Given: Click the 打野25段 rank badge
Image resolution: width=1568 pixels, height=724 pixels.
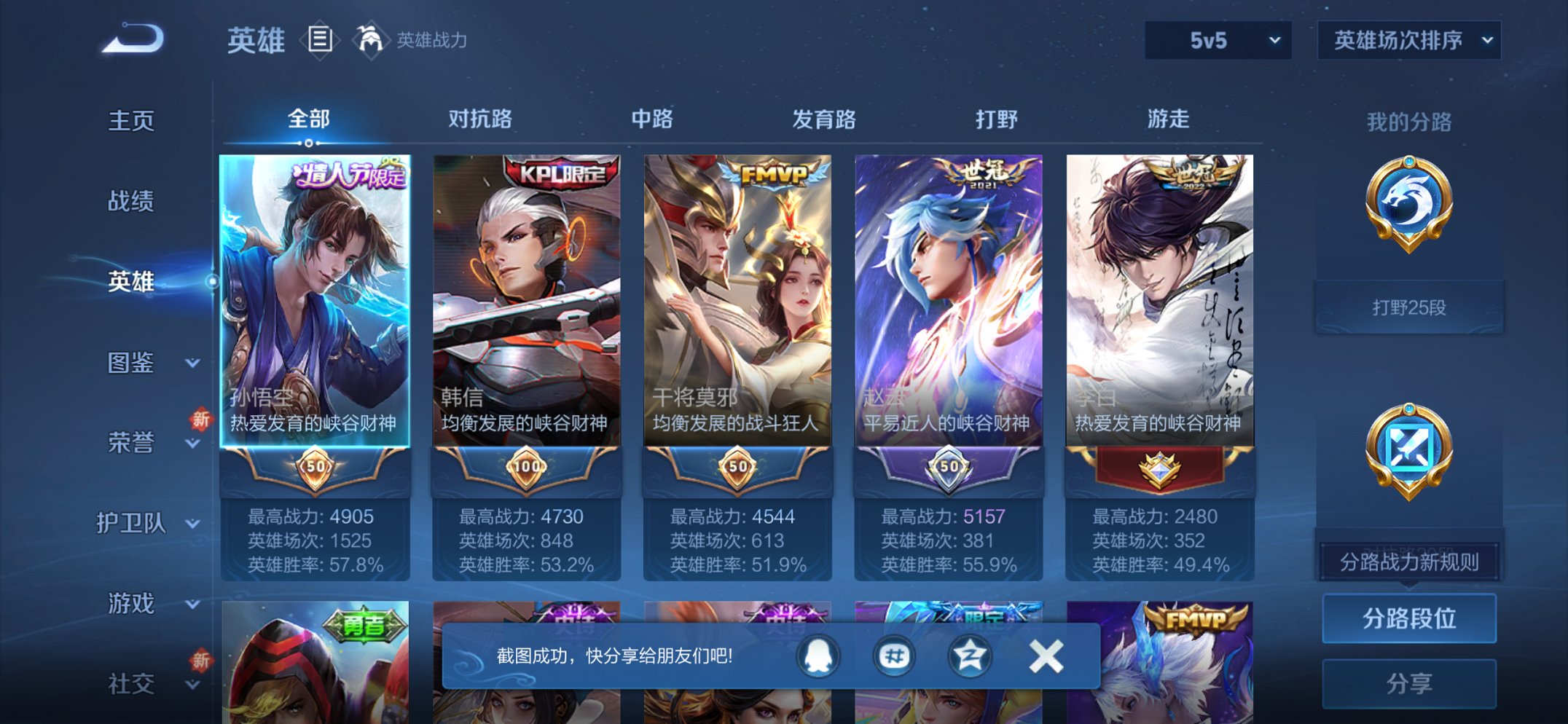Looking at the screenshot, I should pyautogui.click(x=1408, y=306).
